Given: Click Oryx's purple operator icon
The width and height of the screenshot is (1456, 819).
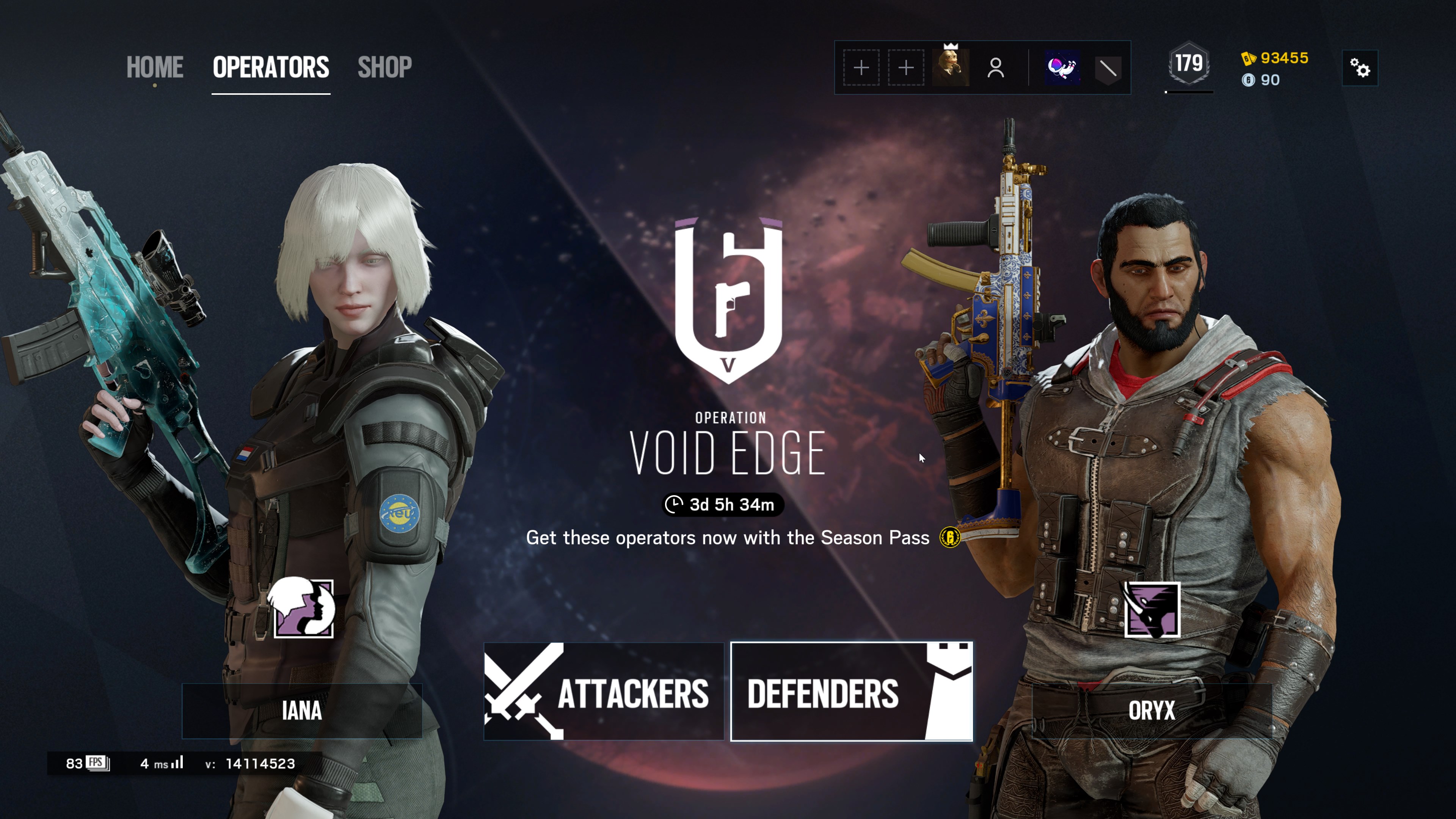Looking at the screenshot, I should [1152, 610].
